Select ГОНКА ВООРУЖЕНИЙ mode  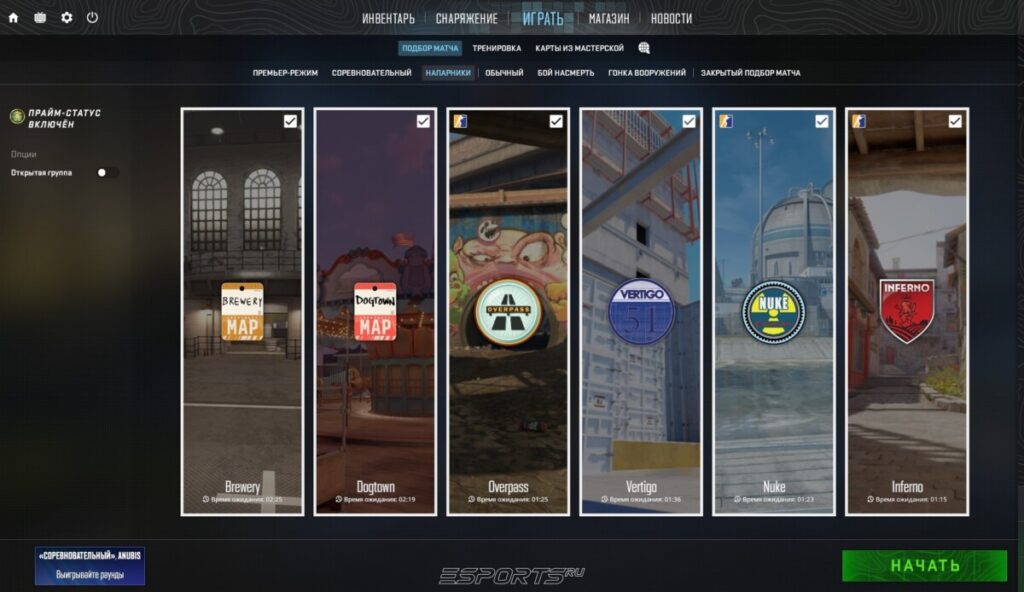click(647, 73)
